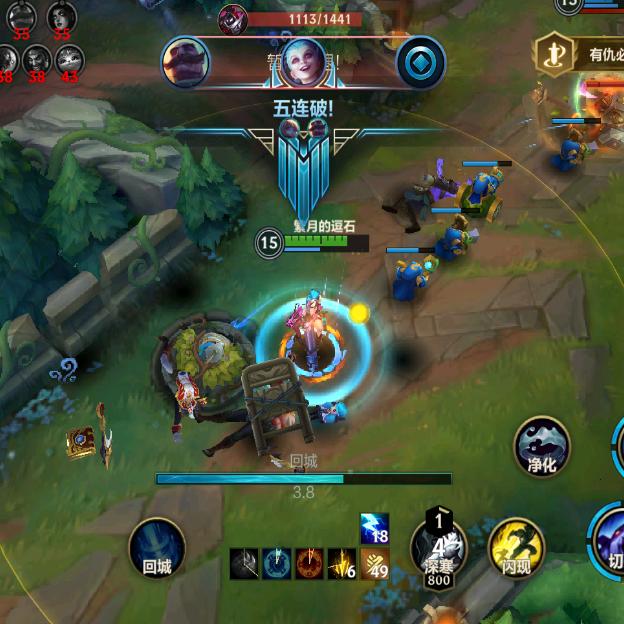Use the 闪现 flash spell
This screenshot has width=624, height=624.
(515, 547)
